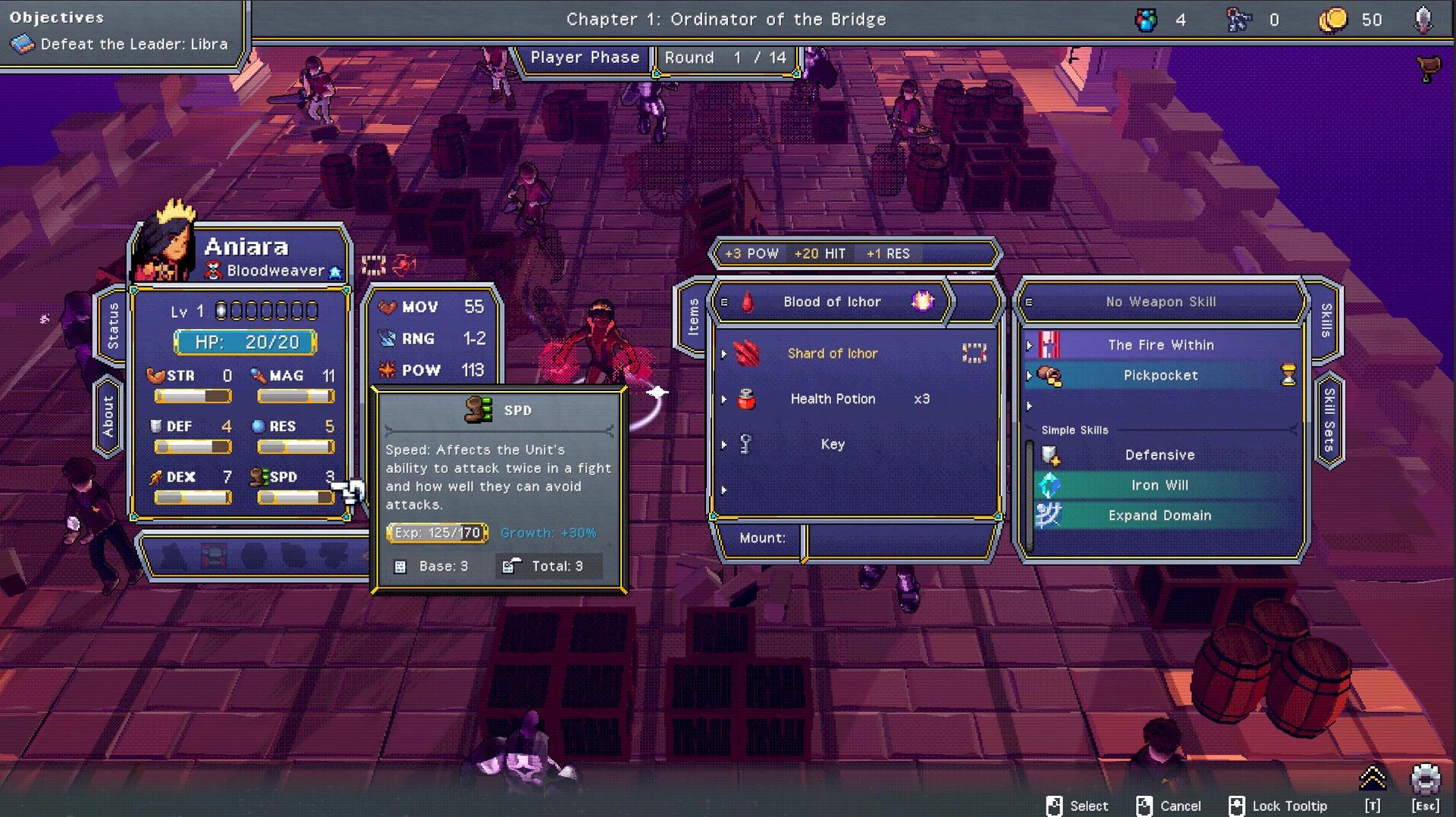Screen dimensions: 1456x817
Task: Pick the Key item
Action: click(x=832, y=444)
